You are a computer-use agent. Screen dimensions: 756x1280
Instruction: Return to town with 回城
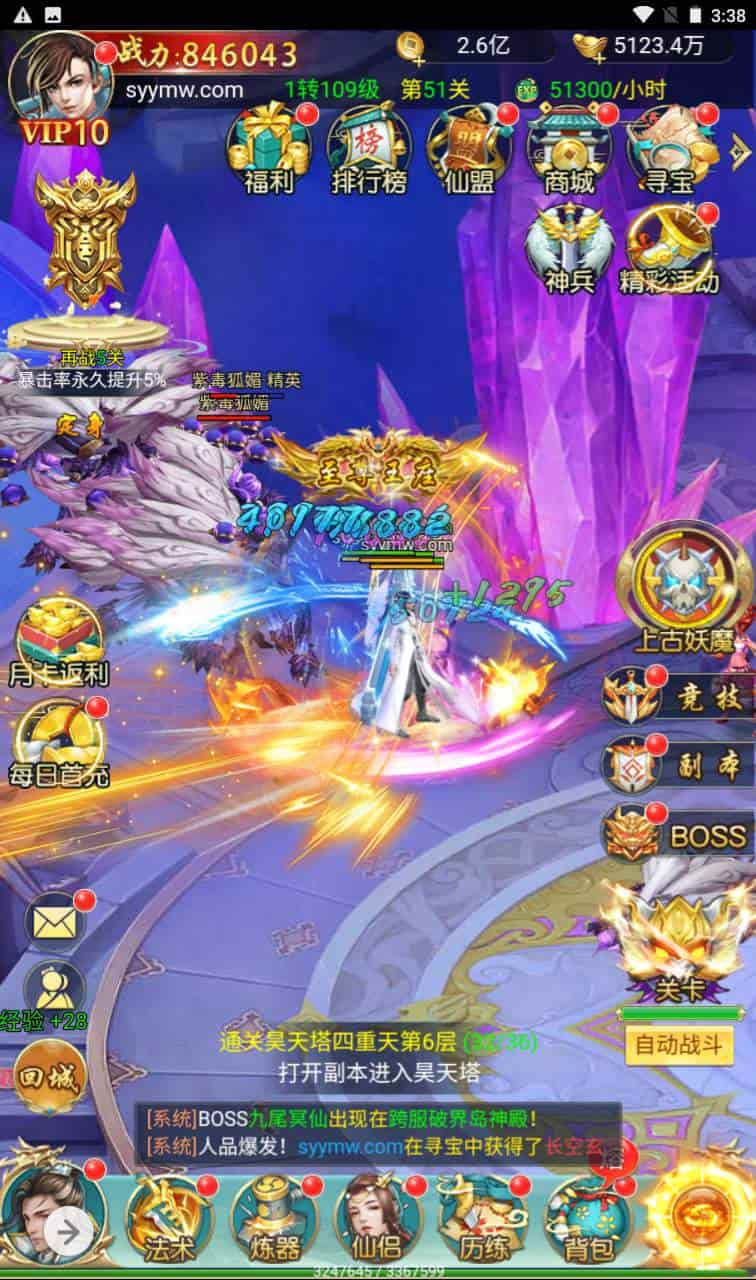[48, 1077]
